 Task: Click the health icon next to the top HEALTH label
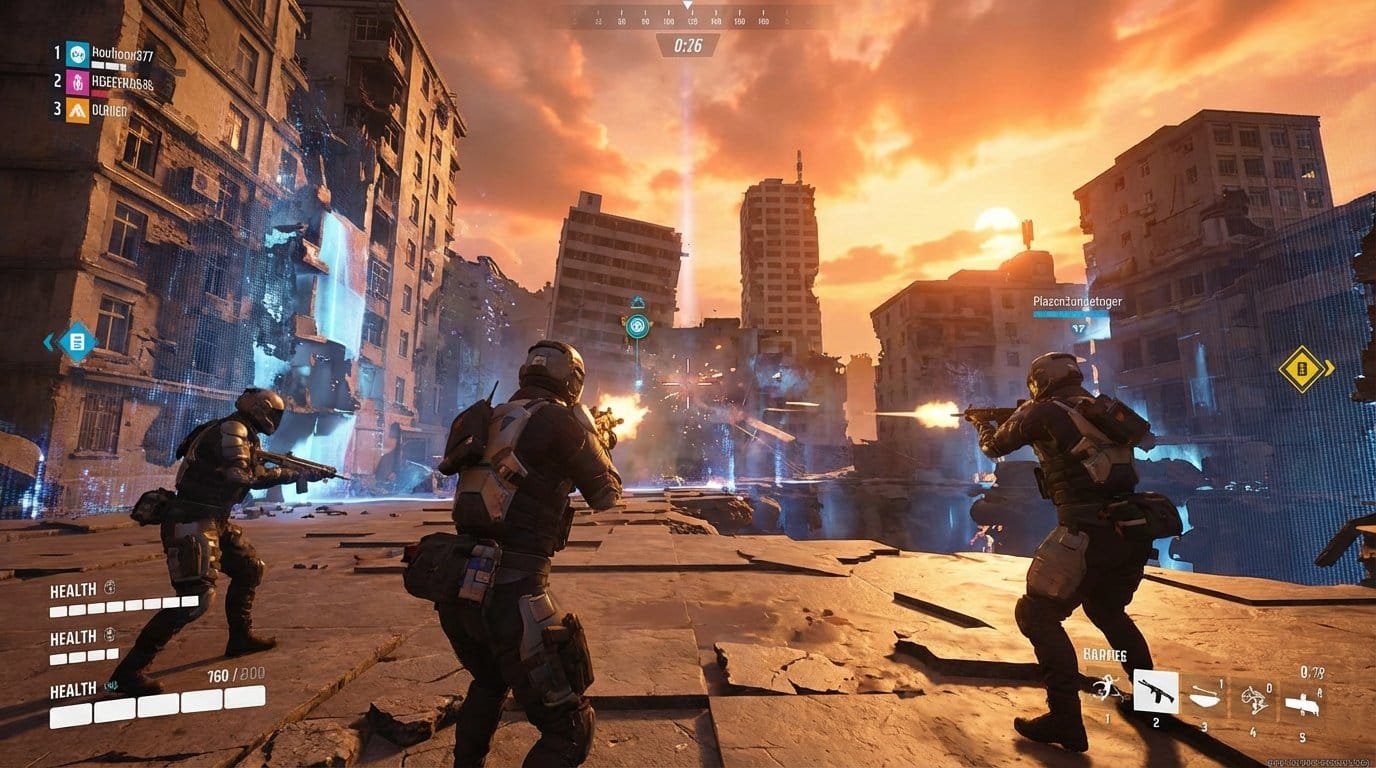pyautogui.click(x=110, y=588)
